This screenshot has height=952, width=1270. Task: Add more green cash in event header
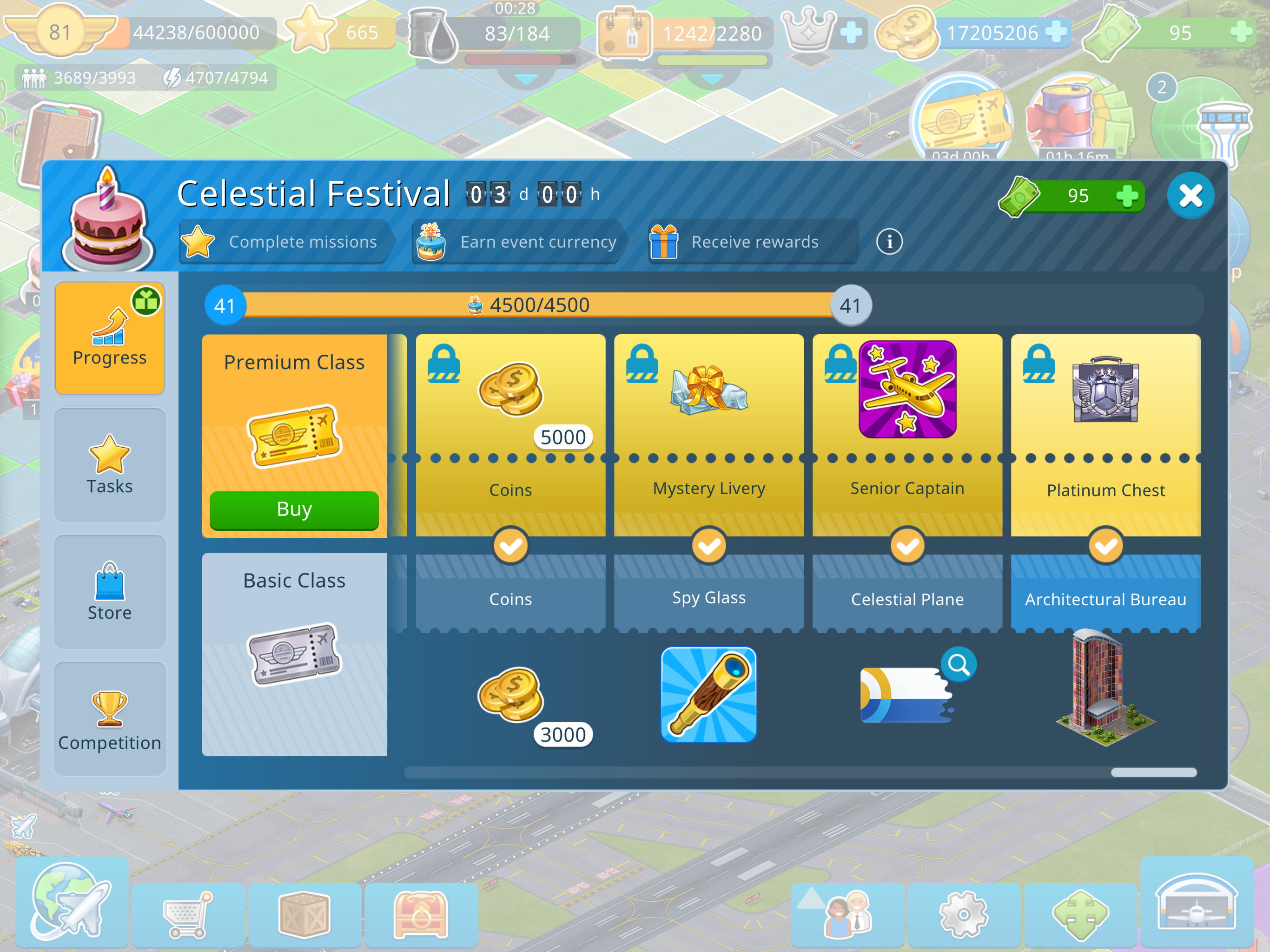click(1127, 196)
